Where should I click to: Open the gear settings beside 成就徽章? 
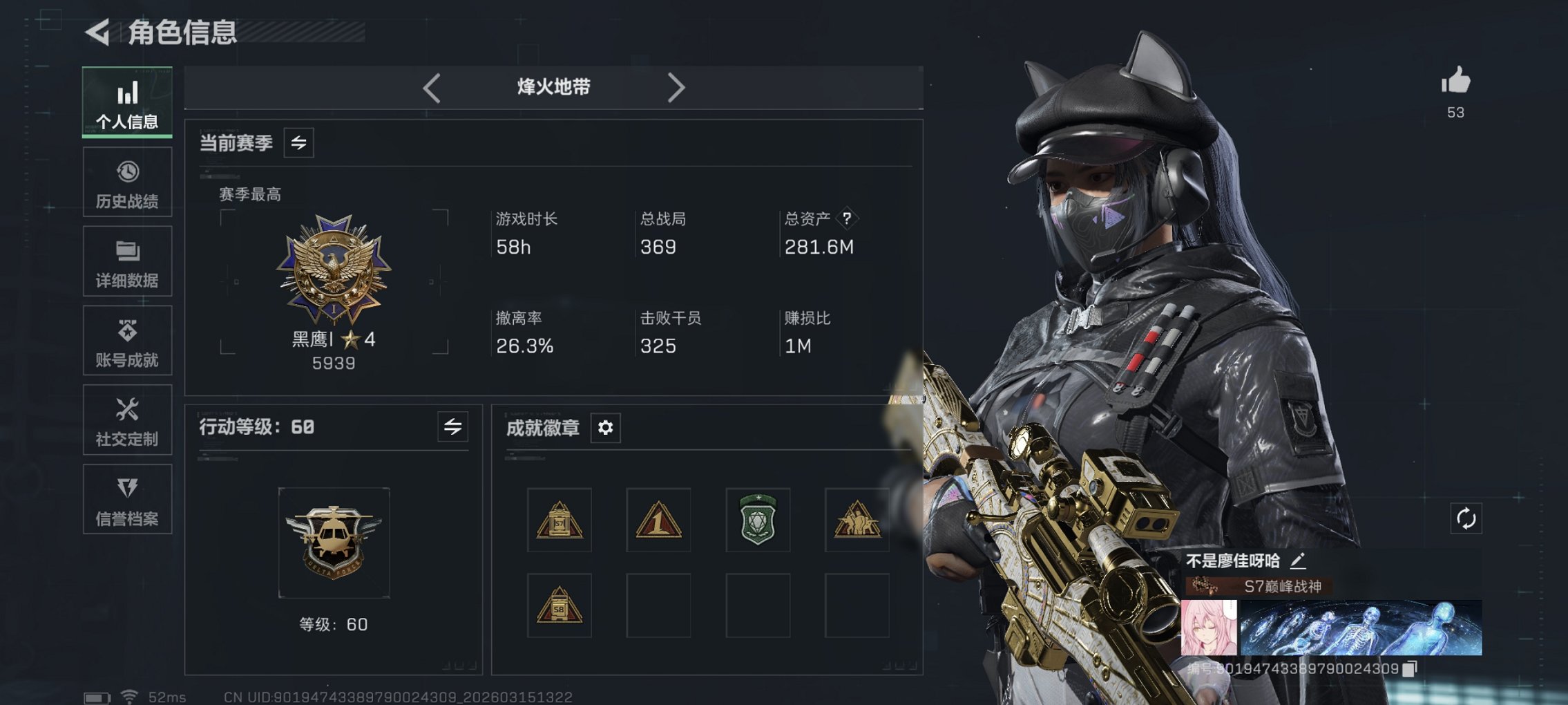point(606,428)
